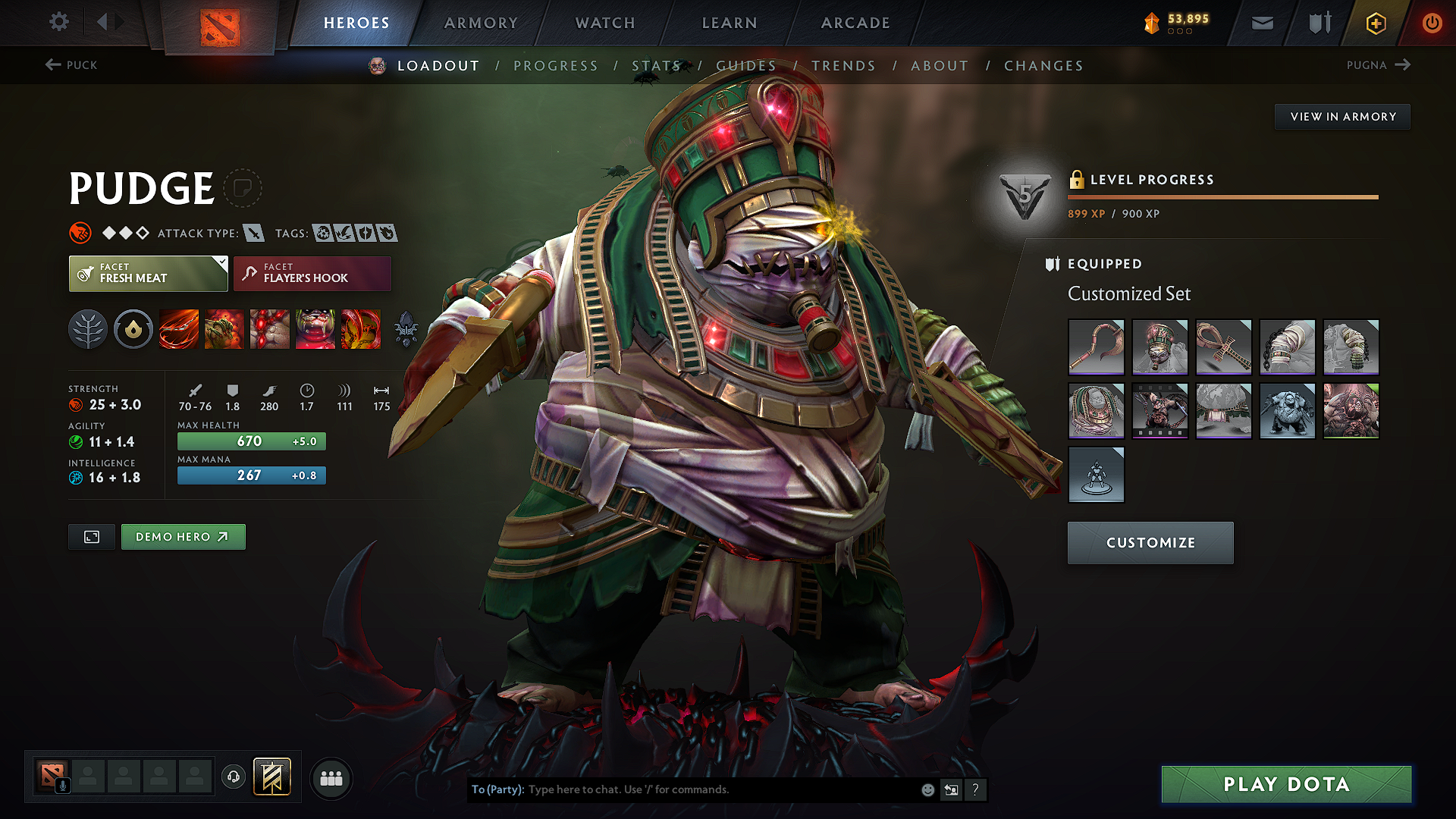Select the Meat Hook ability icon

point(178,329)
